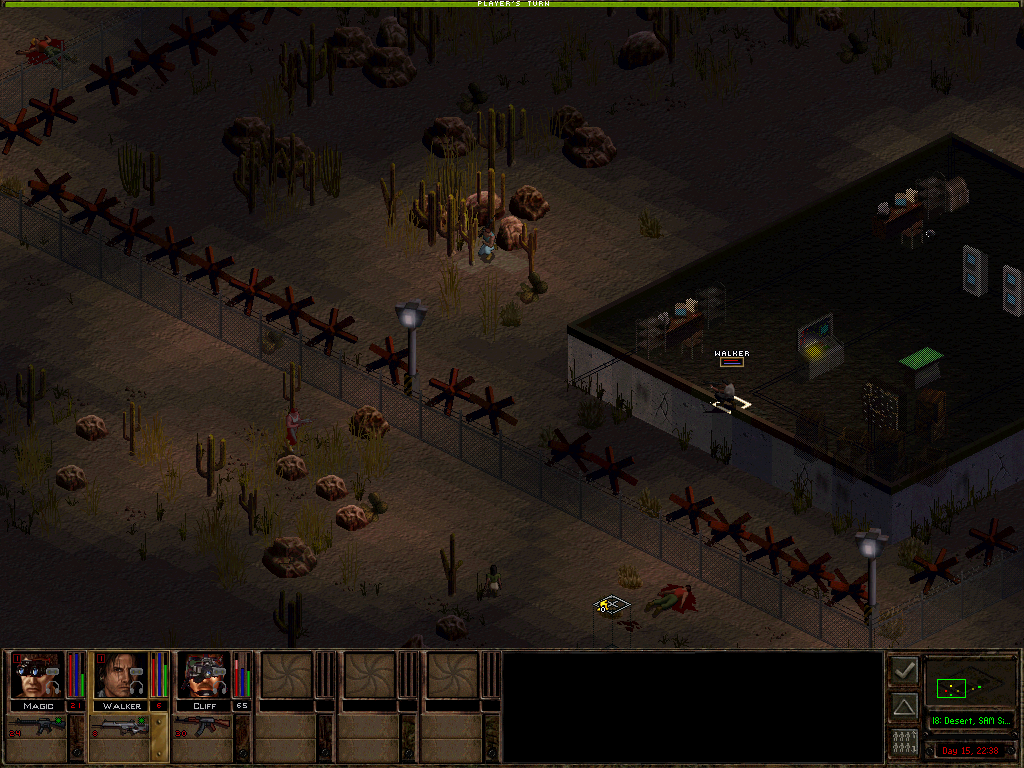Click Cliff's name label
Viewport: 1024px width, 768px height.
[204, 706]
